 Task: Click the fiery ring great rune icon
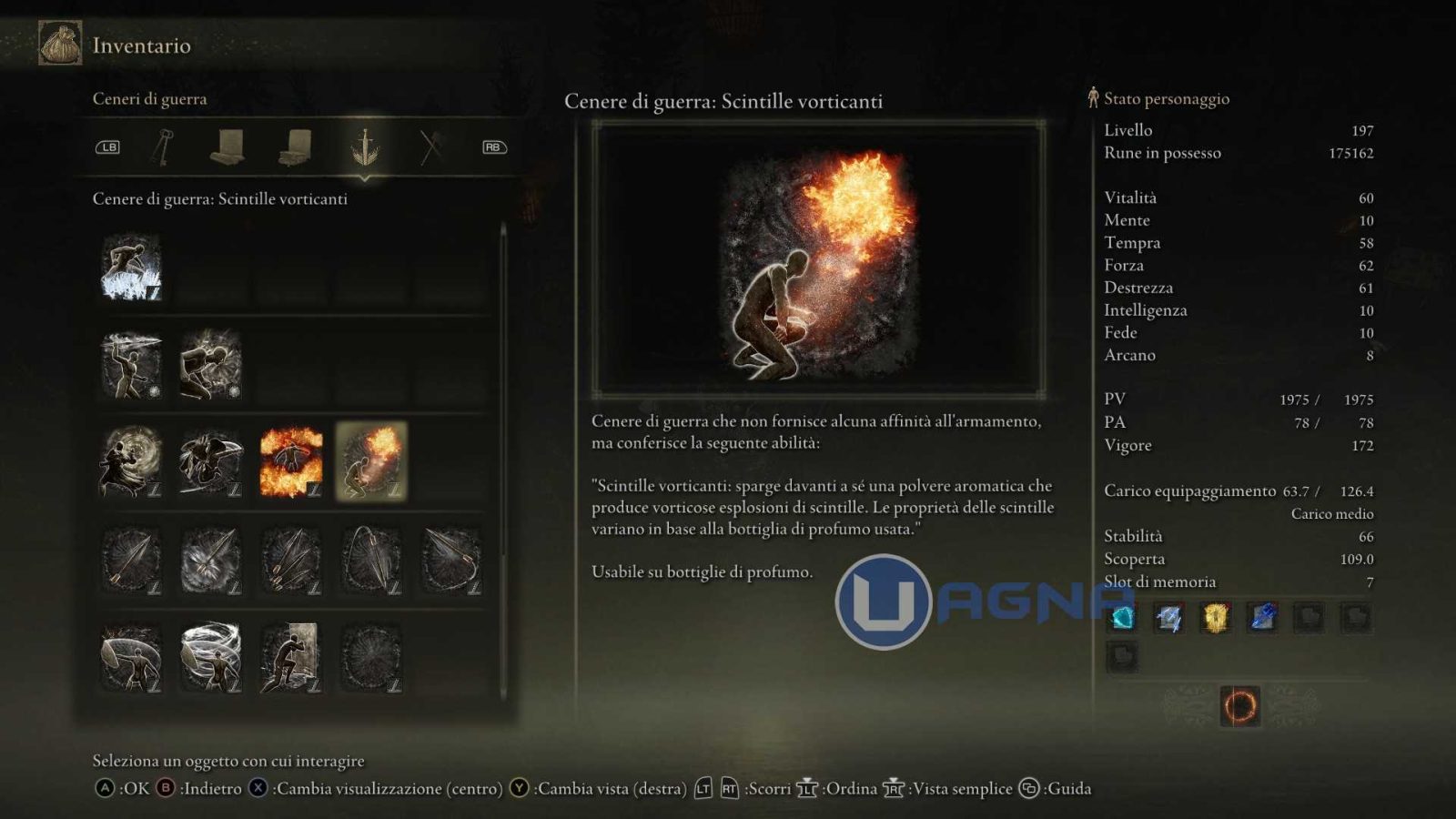tap(1239, 706)
